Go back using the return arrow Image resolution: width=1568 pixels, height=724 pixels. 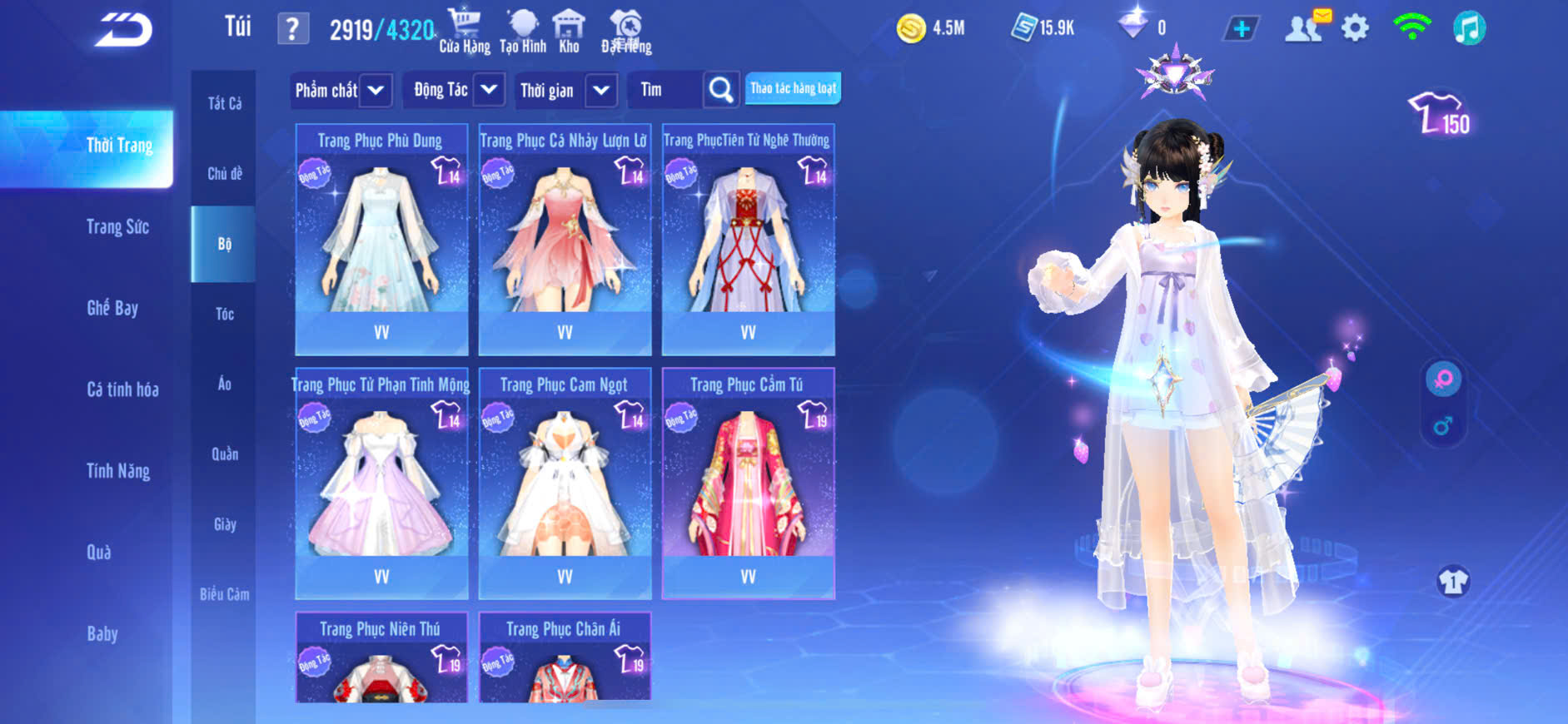124,30
